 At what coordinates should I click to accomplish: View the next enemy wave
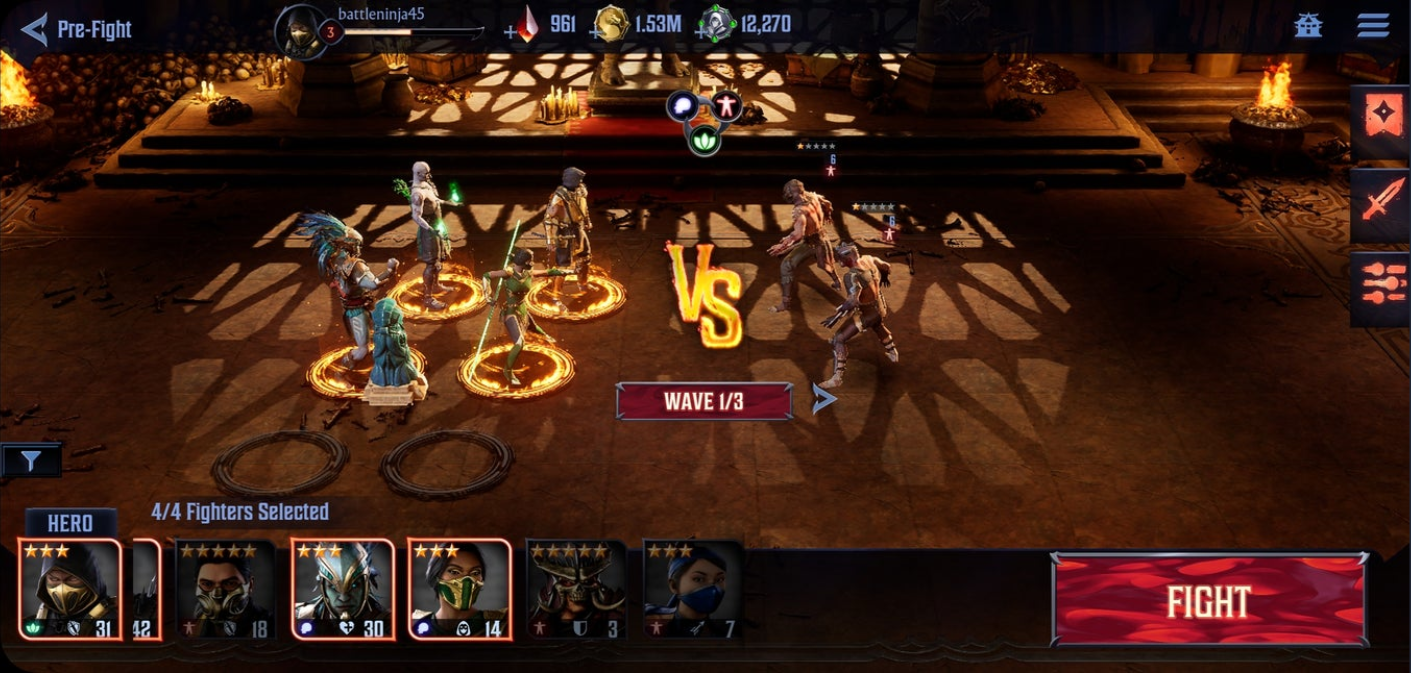click(x=823, y=400)
